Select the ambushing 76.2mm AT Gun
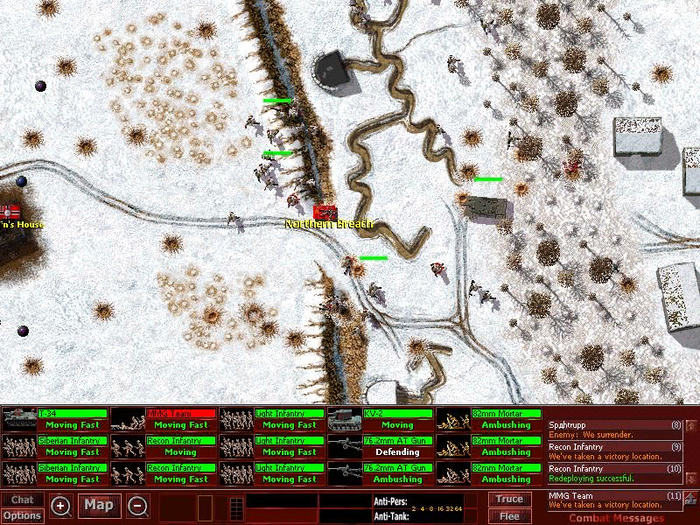This screenshot has height=525, width=700. point(380,472)
